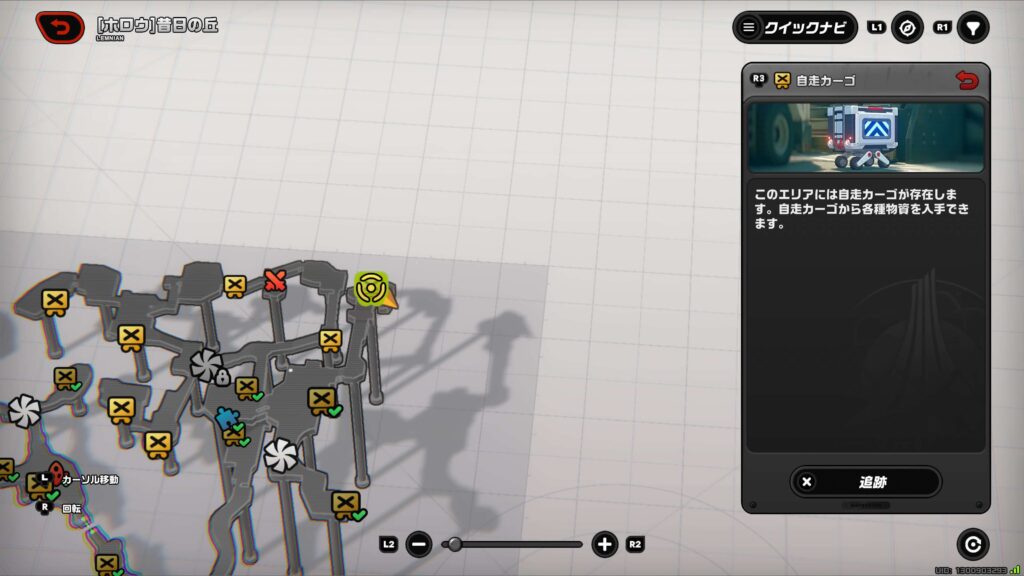1024x576 pixels.
Task: Start tracking with the 追跡 button
Action: 866,481
